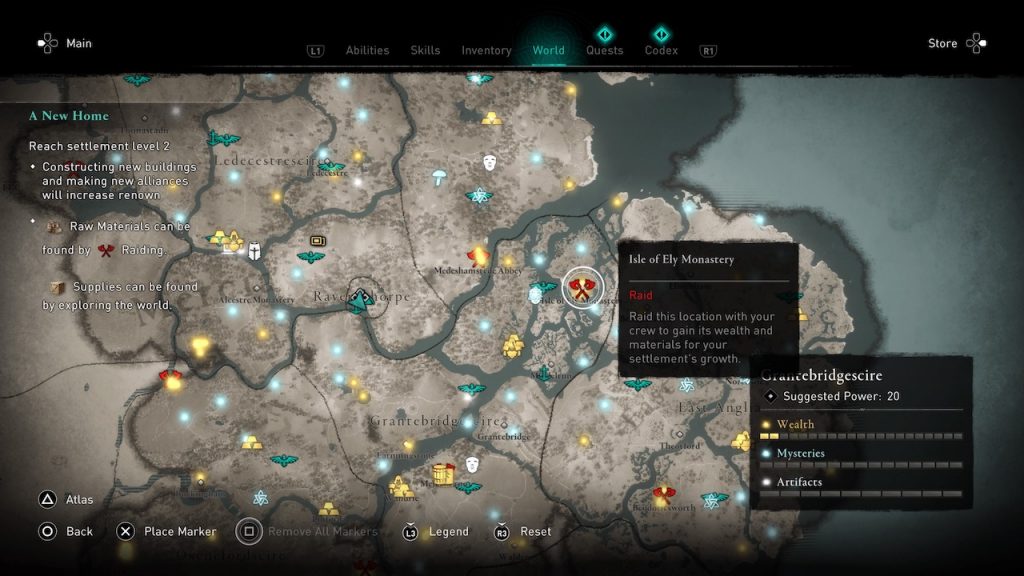
Task: Choose the Place Marker option
Action: pyautogui.click(x=167, y=531)
